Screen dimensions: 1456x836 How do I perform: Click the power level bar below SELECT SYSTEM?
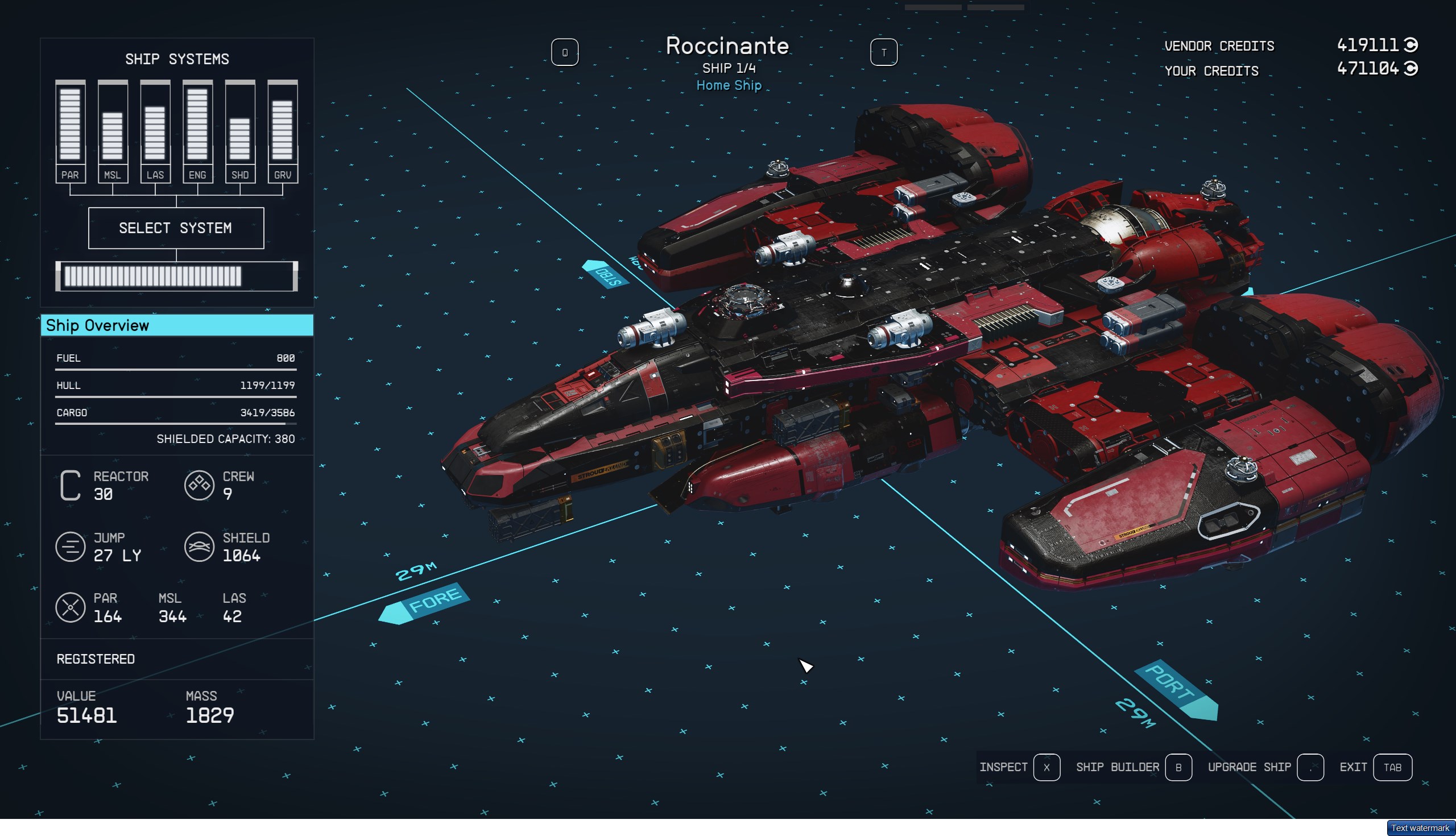tap(176, 276)
